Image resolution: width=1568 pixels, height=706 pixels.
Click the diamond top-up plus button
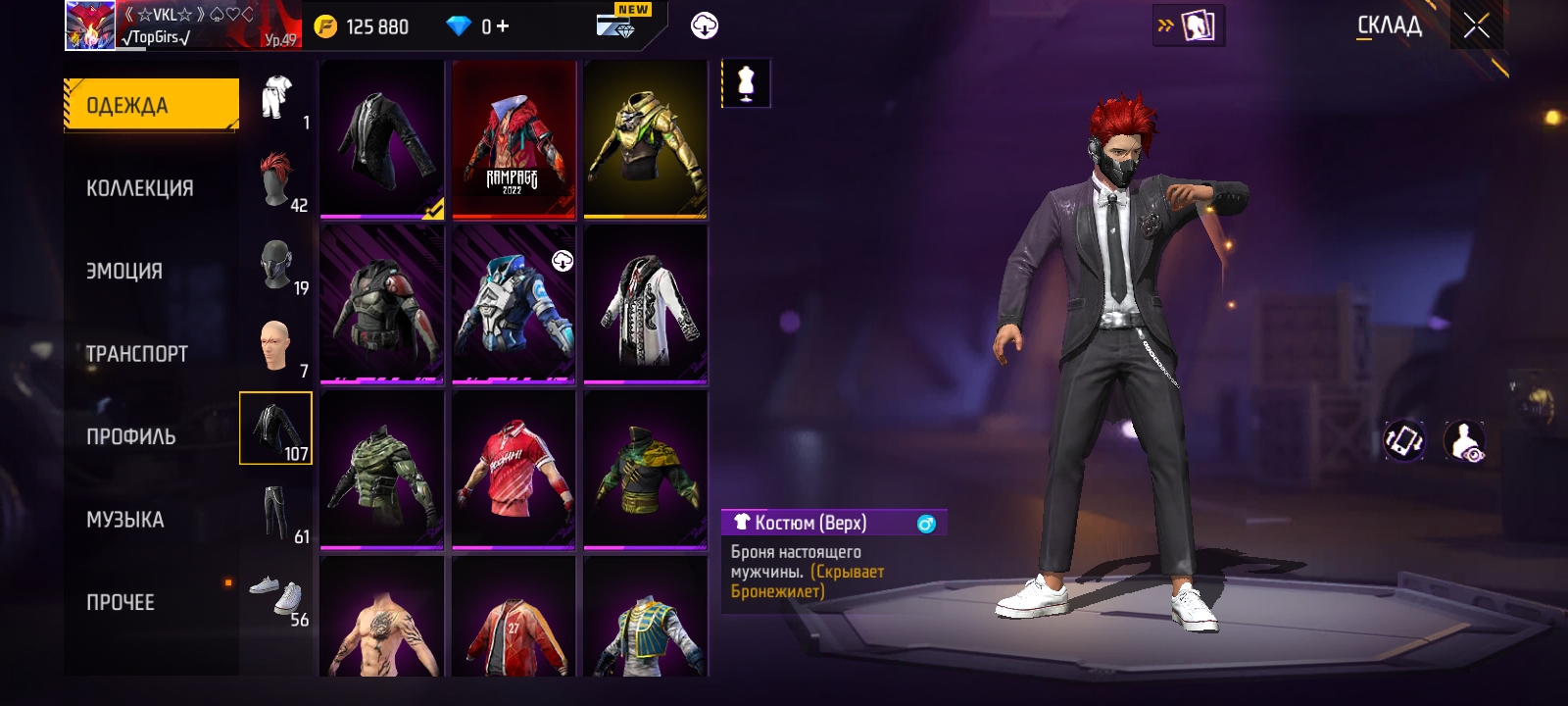click(x=503, y=26)
